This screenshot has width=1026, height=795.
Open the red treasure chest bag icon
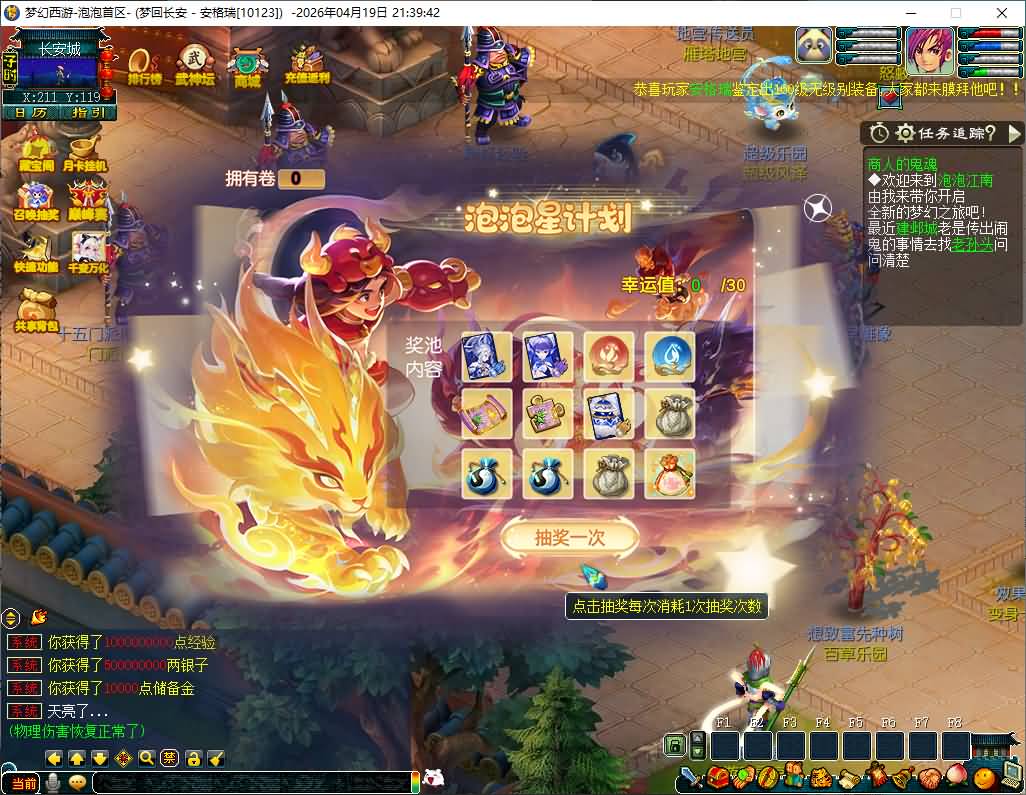click(x=717, y=776)
